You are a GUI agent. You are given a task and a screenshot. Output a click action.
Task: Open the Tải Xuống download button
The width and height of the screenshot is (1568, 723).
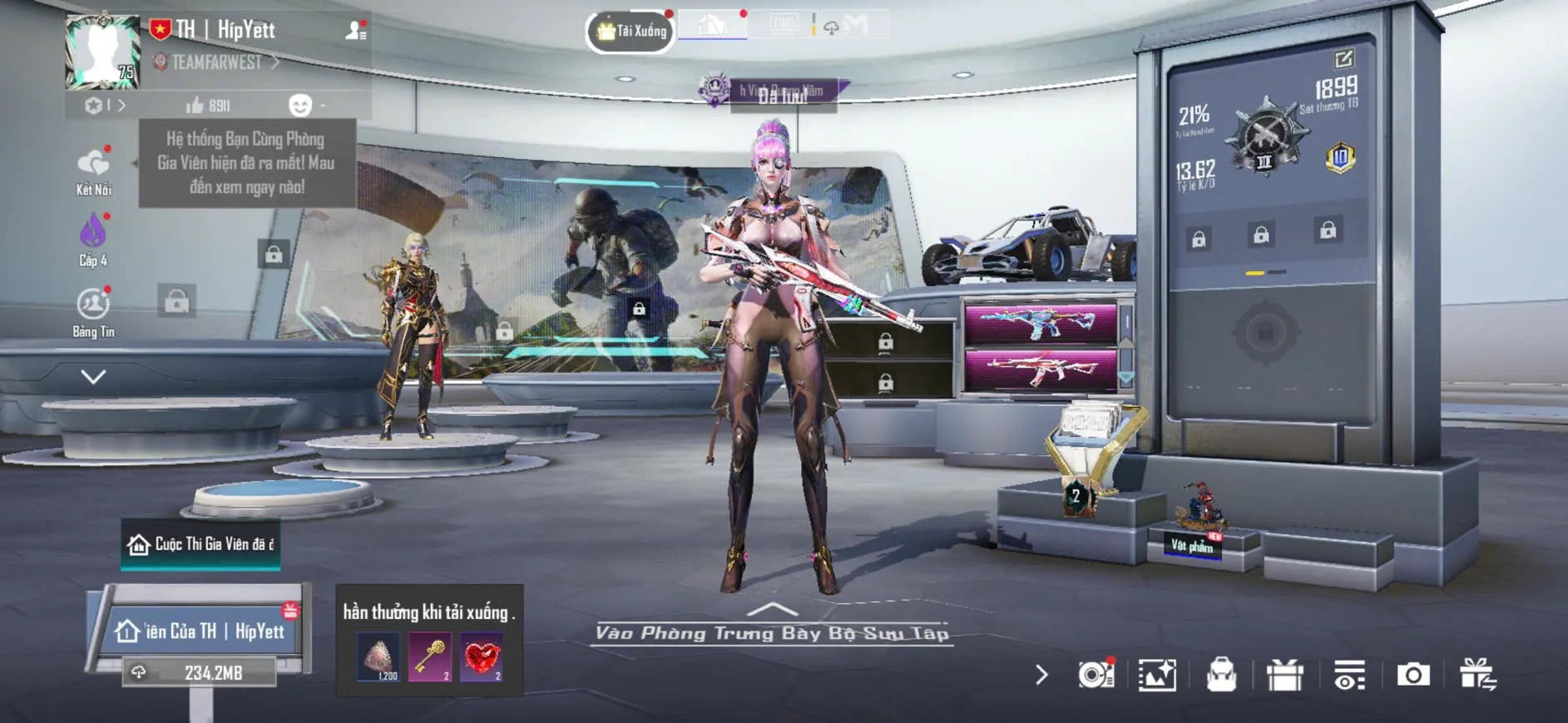(x=631, y=32)
